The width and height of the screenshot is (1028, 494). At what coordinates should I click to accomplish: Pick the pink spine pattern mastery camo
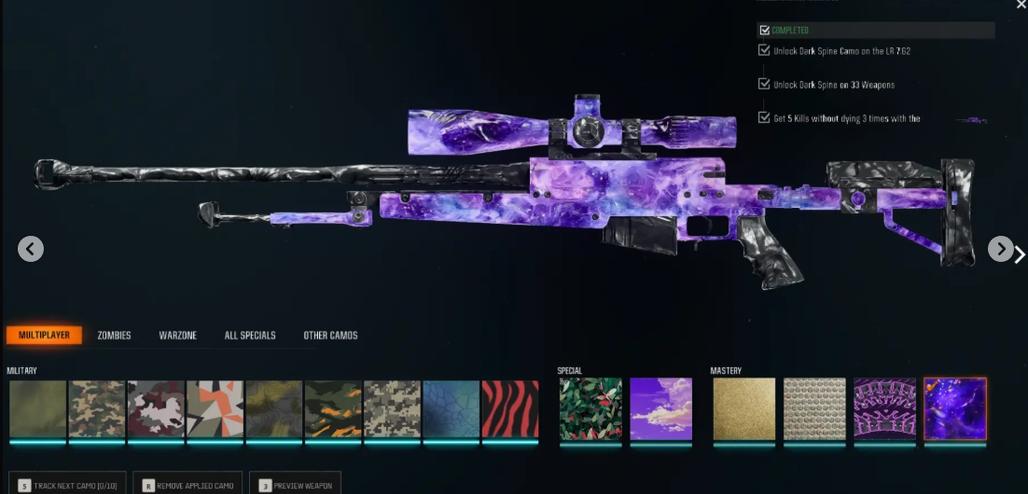(885, 408)
